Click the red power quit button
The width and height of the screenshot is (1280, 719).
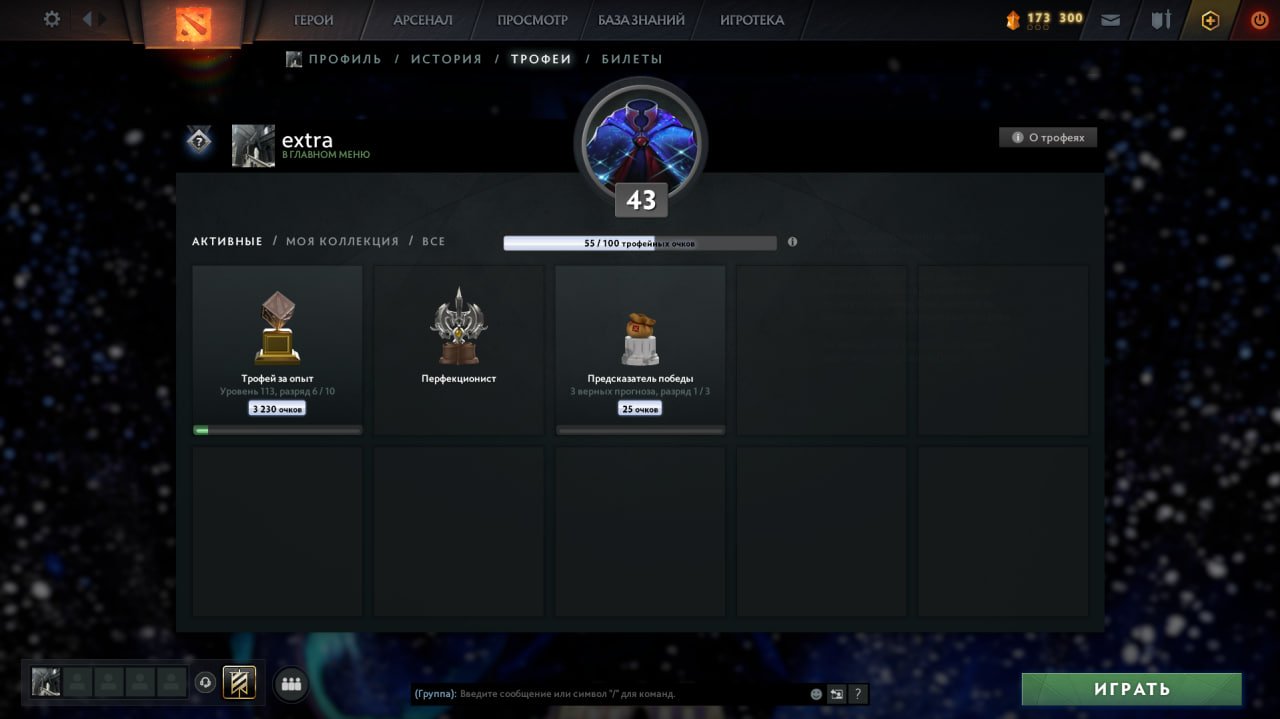pos(1258,20)
